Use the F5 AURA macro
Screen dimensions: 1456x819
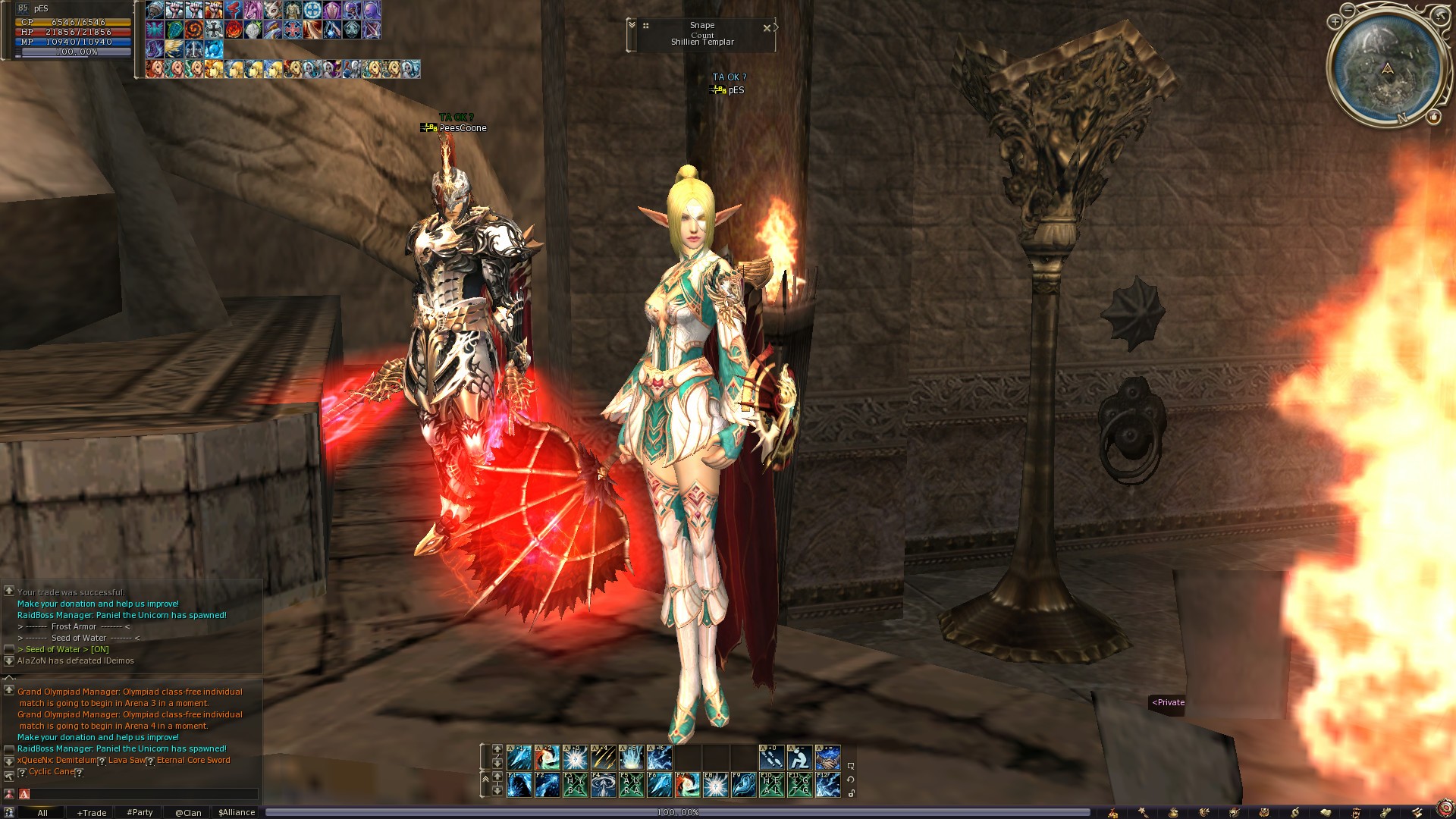(632, 785)
